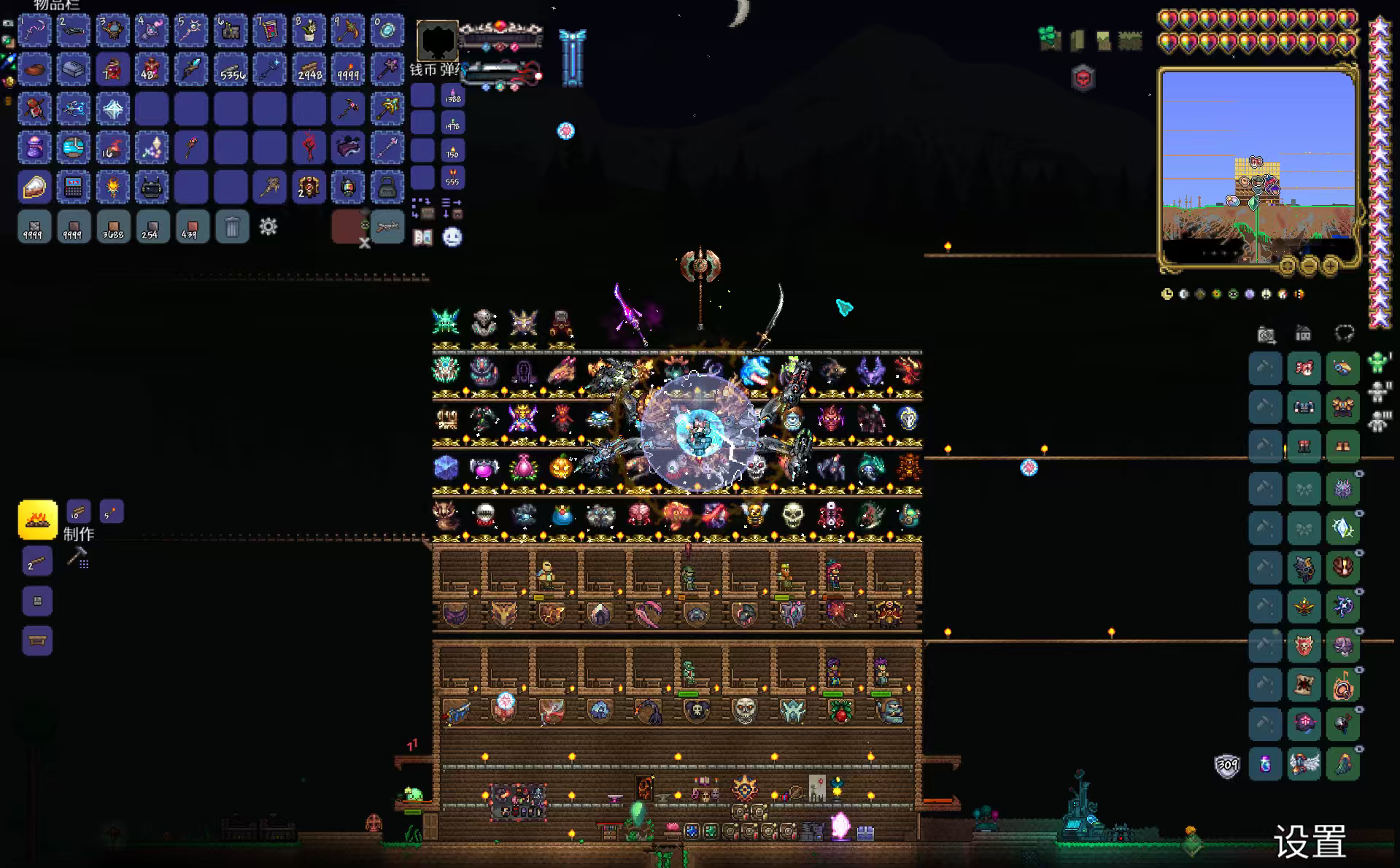
Task: Open the crafting window hammer button
Action: pyautogui.click(x=78, y=558)
